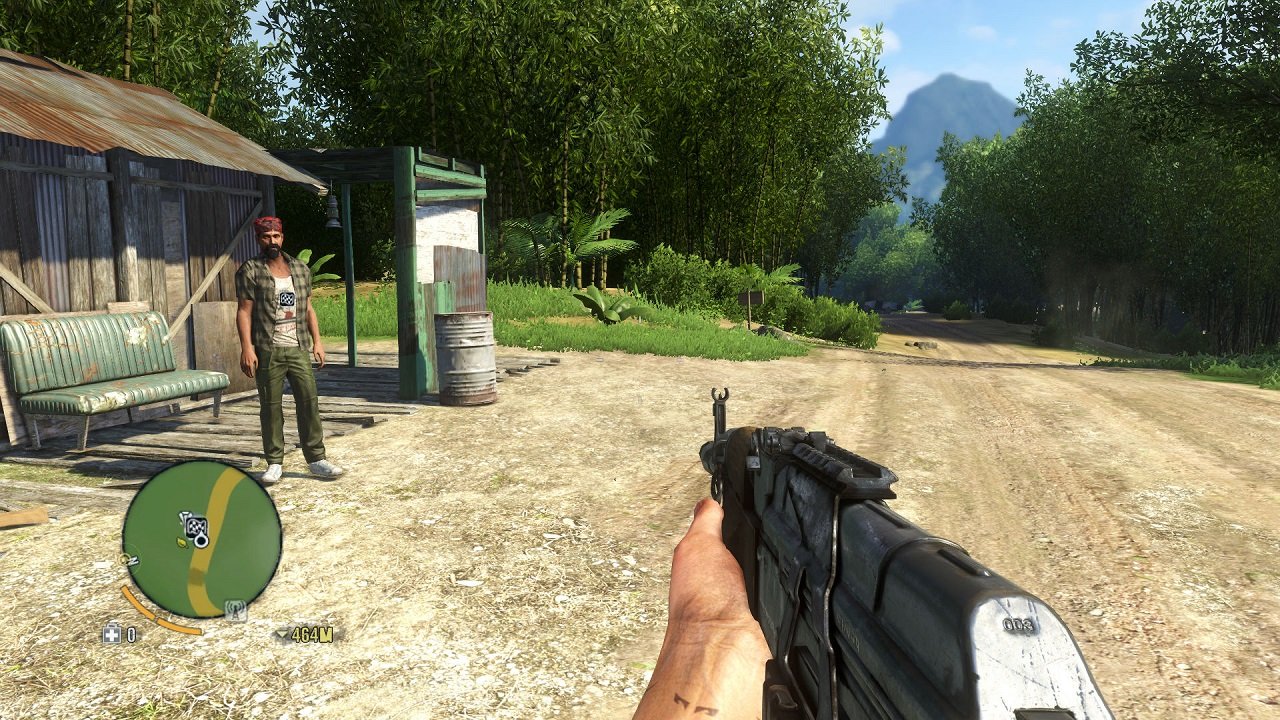Image resolution: width=1280 pixels, height=720 pixels.
Task: Click the green leaf plant icon on the minimap
Action: point(181,544)
